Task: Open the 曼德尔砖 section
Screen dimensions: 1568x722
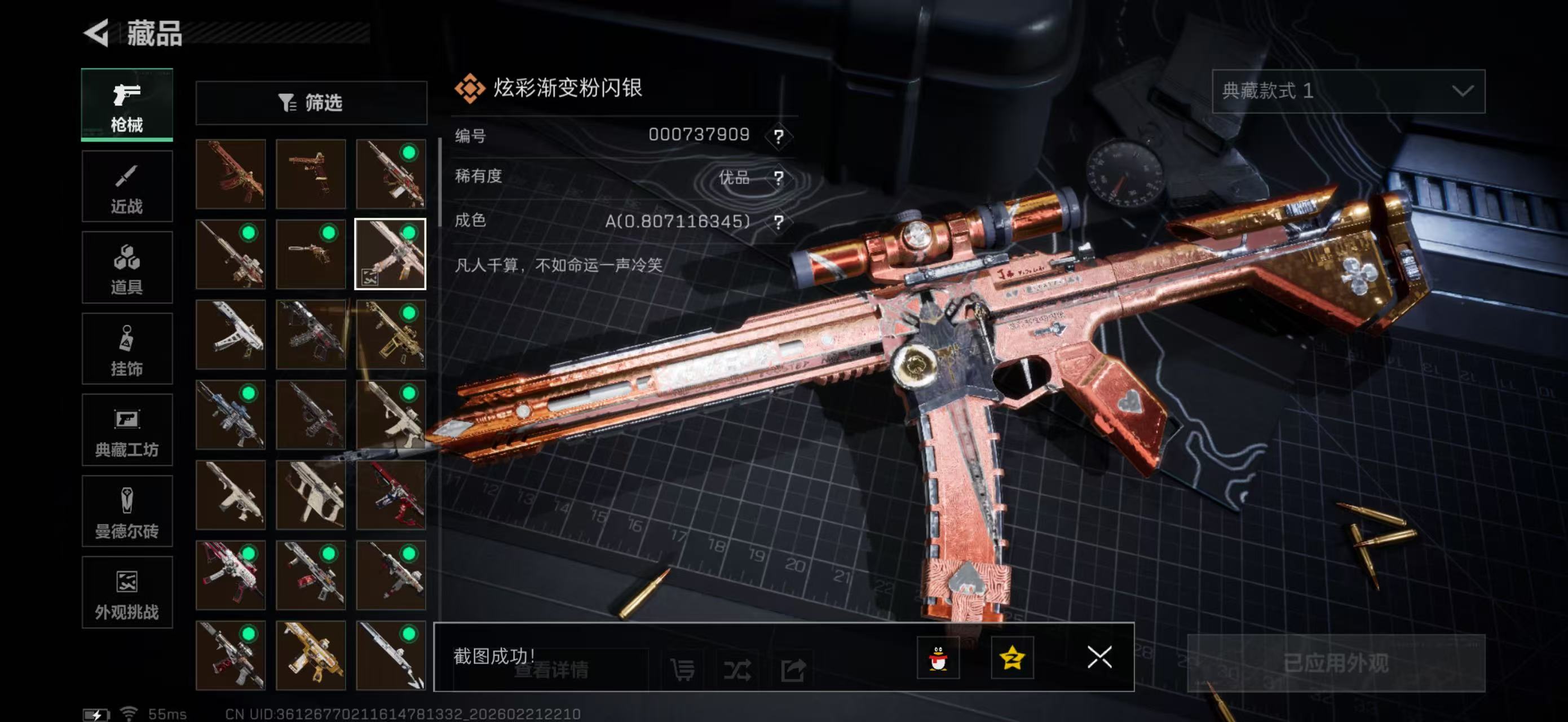Action: (x=127, y=512)
